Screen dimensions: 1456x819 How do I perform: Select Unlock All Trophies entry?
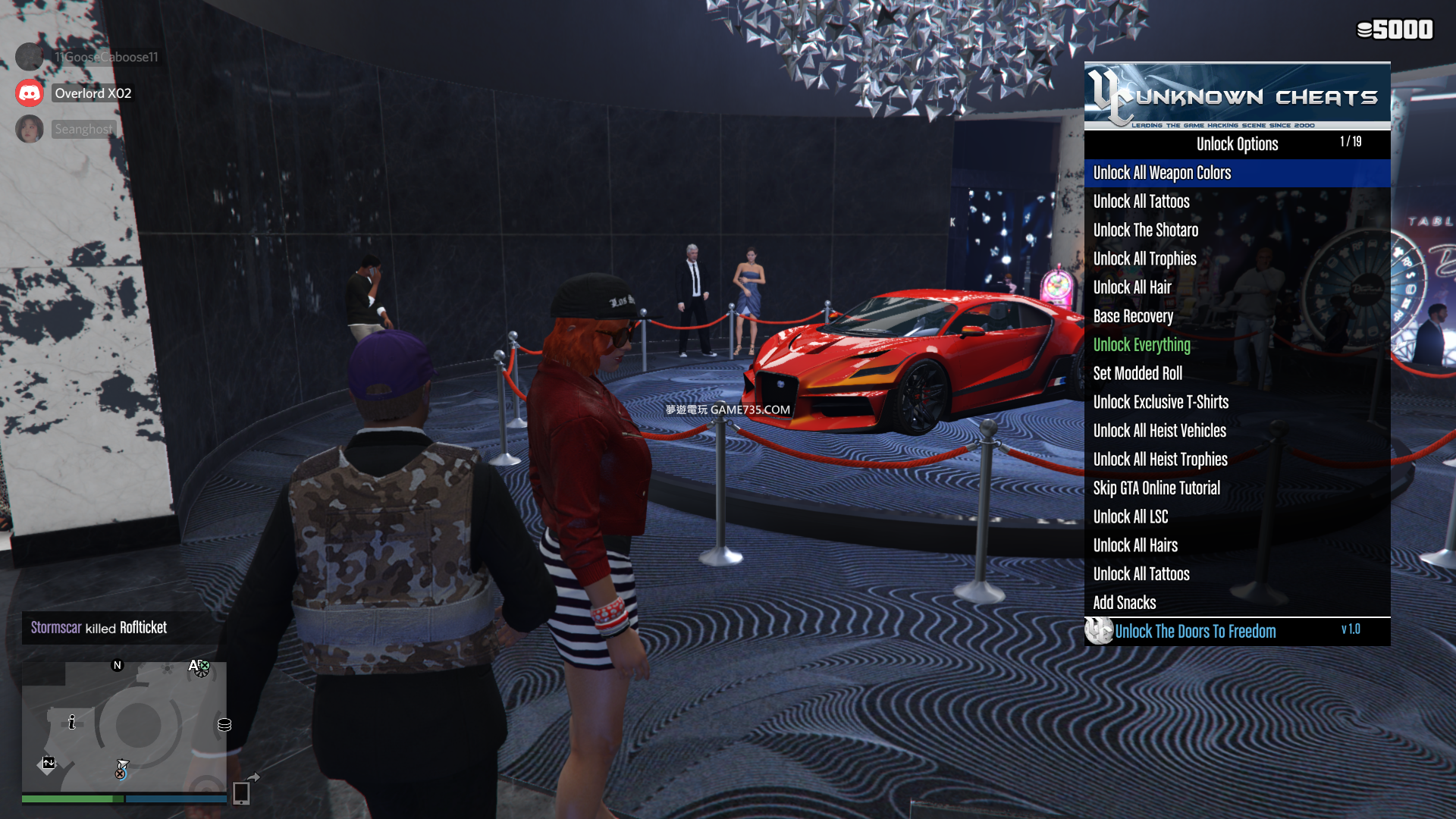pos(1144,259)
